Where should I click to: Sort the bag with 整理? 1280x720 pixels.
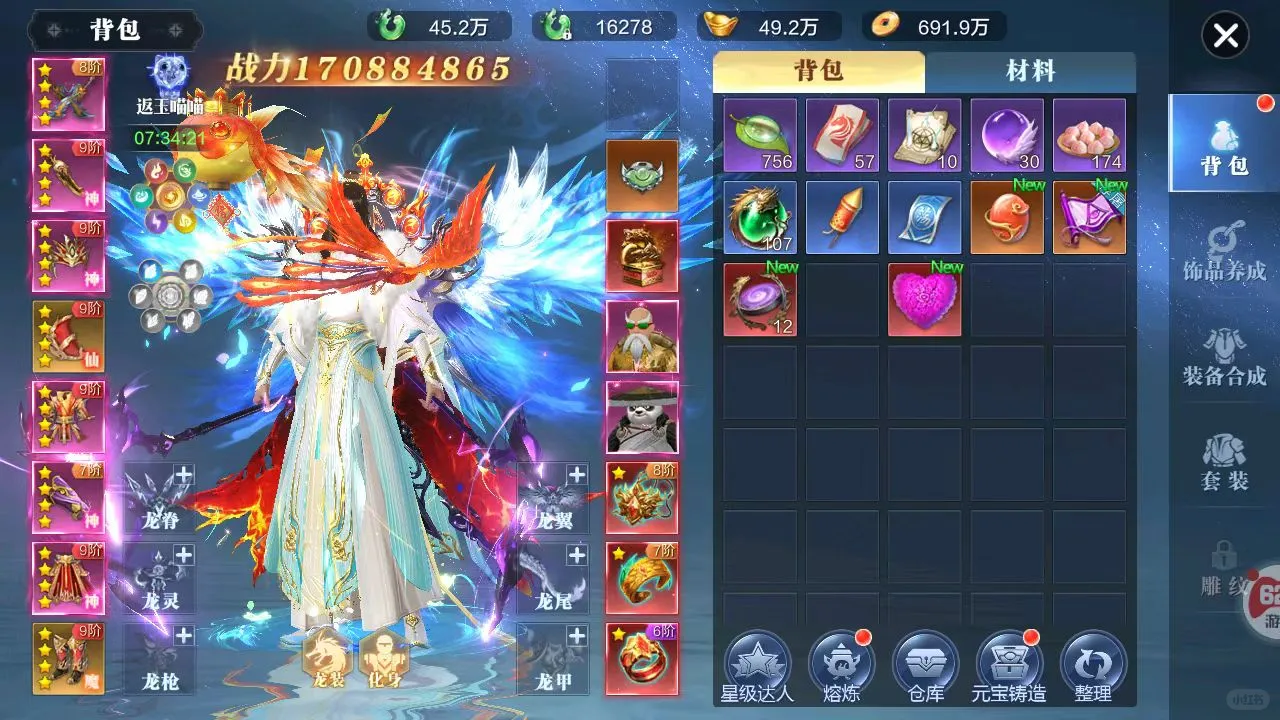tap(1093, 667)
